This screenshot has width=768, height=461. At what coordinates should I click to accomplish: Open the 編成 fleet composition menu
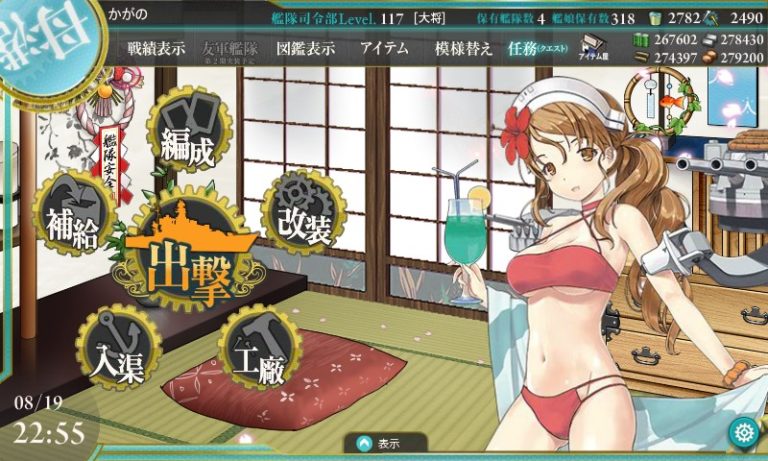click(x=187, y=140)
